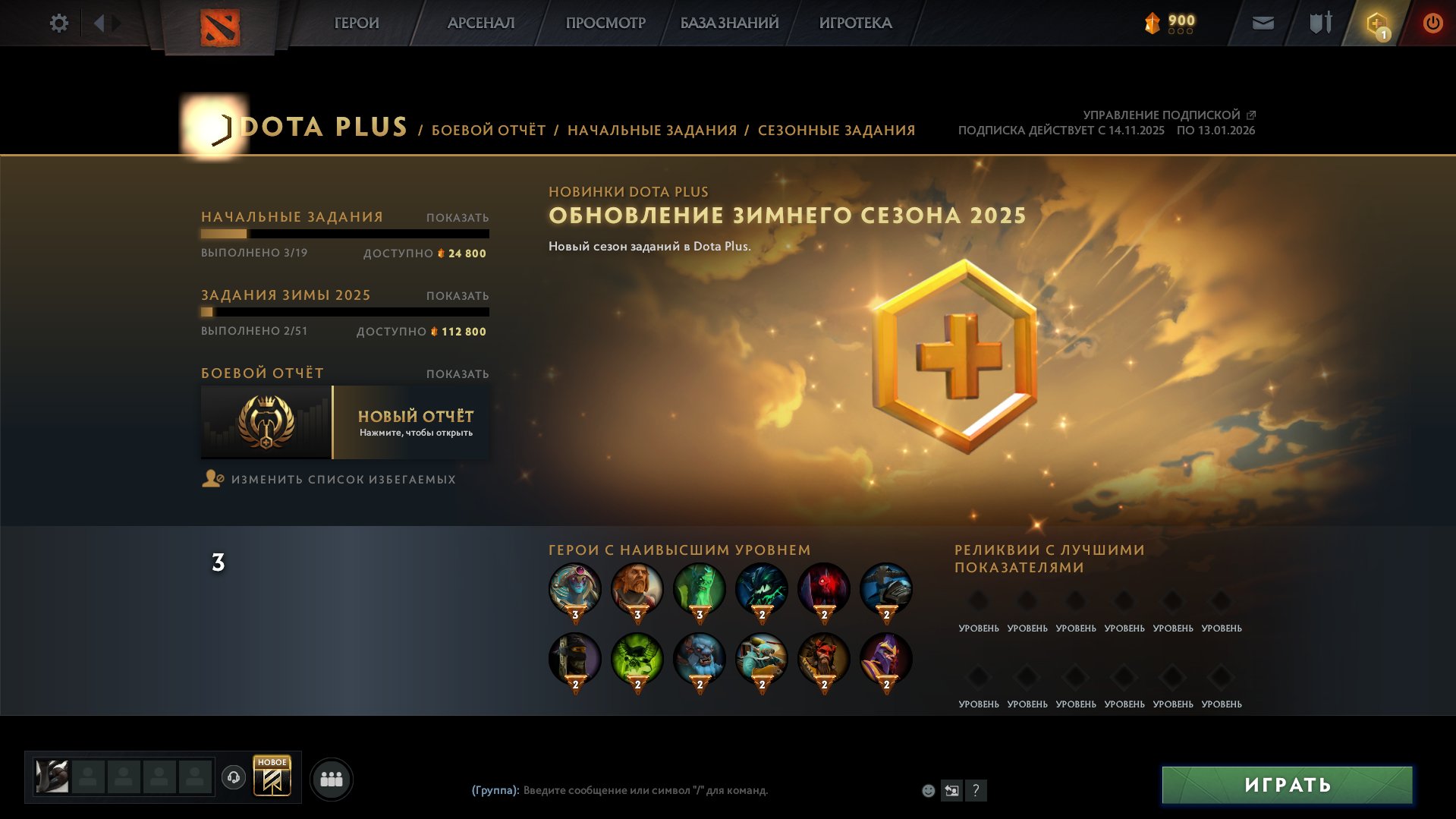Screen dimensions: 1456x819
Task: Open the mail/notifications envelope icon
Action: point(1262,23)
